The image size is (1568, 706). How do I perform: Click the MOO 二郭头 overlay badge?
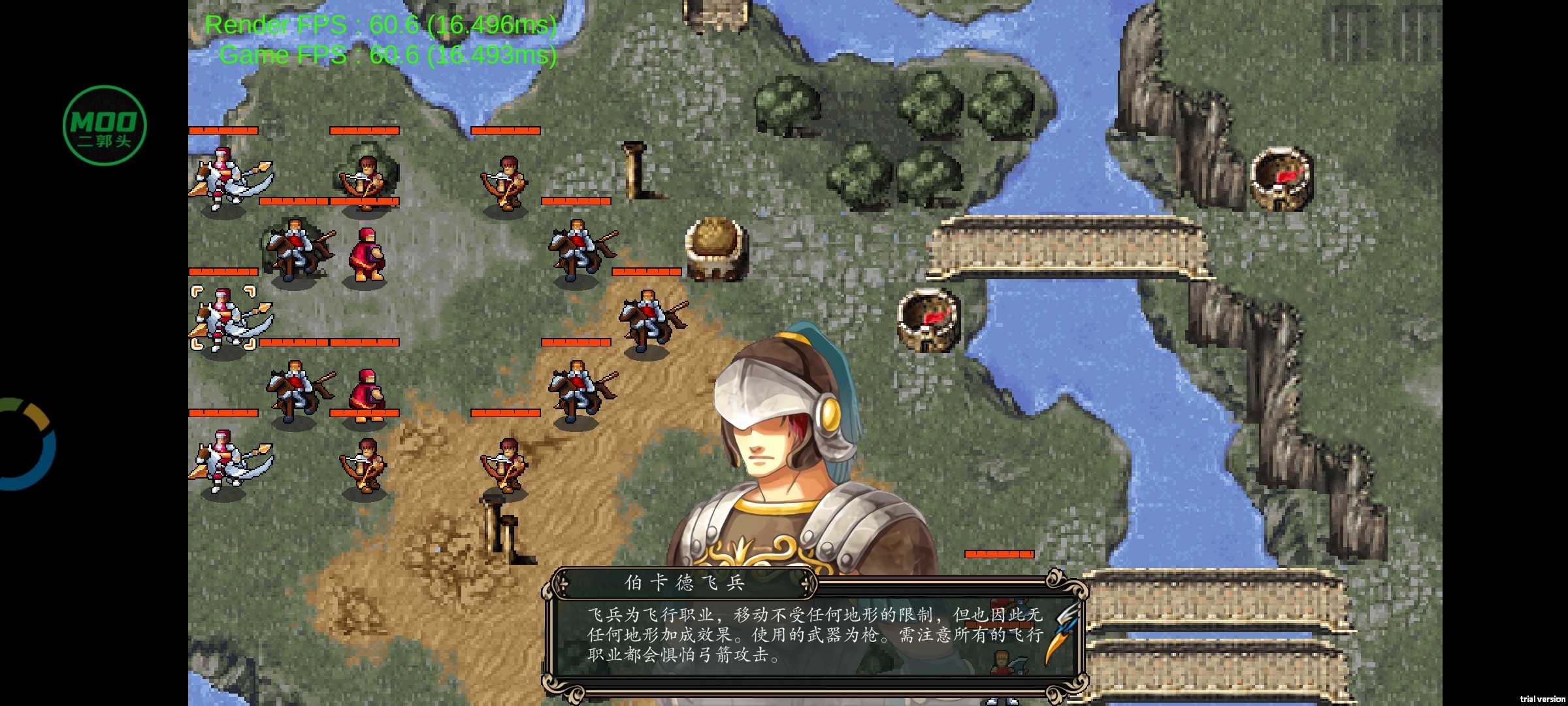103,124
